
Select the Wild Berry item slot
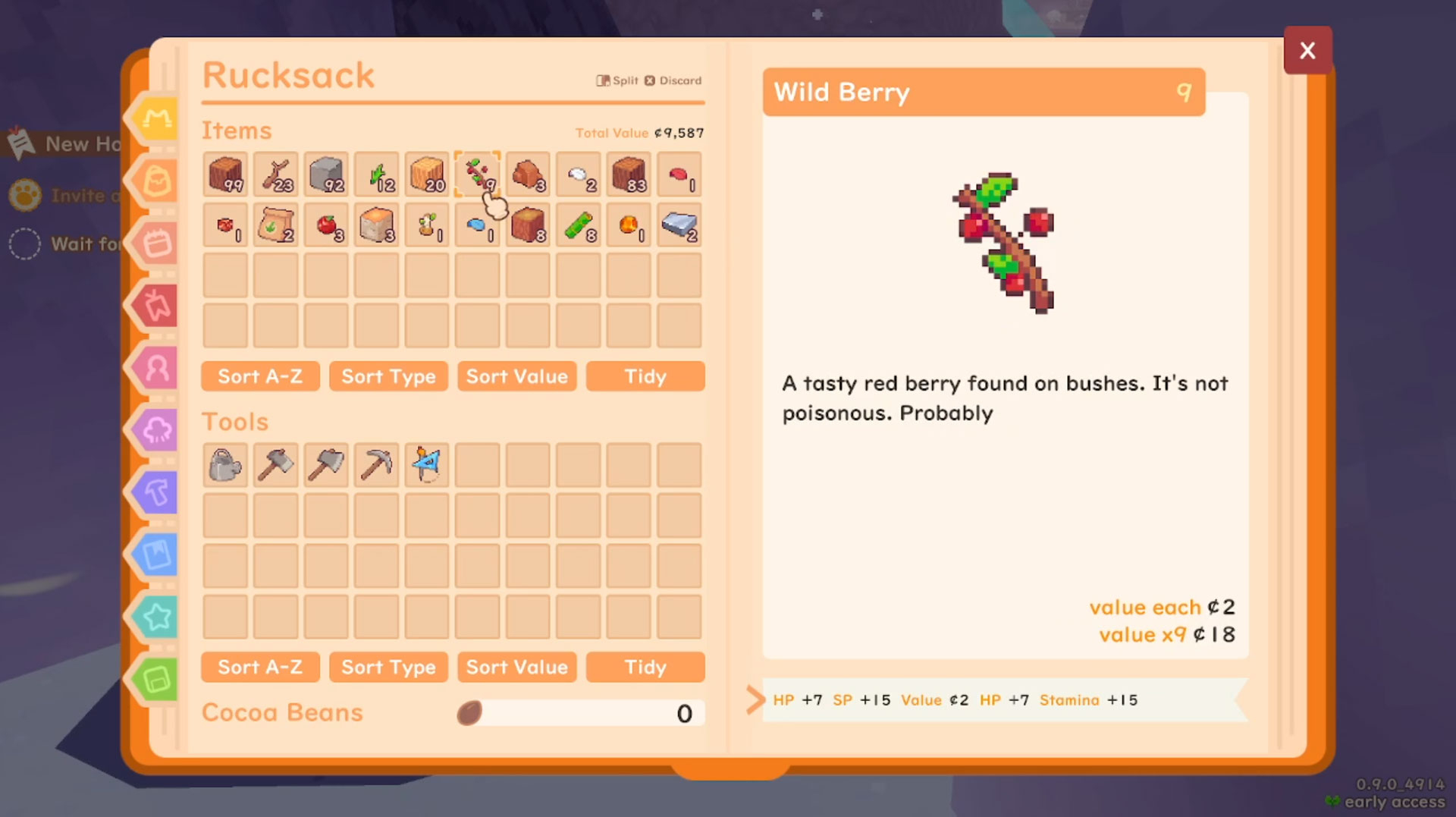477,174
